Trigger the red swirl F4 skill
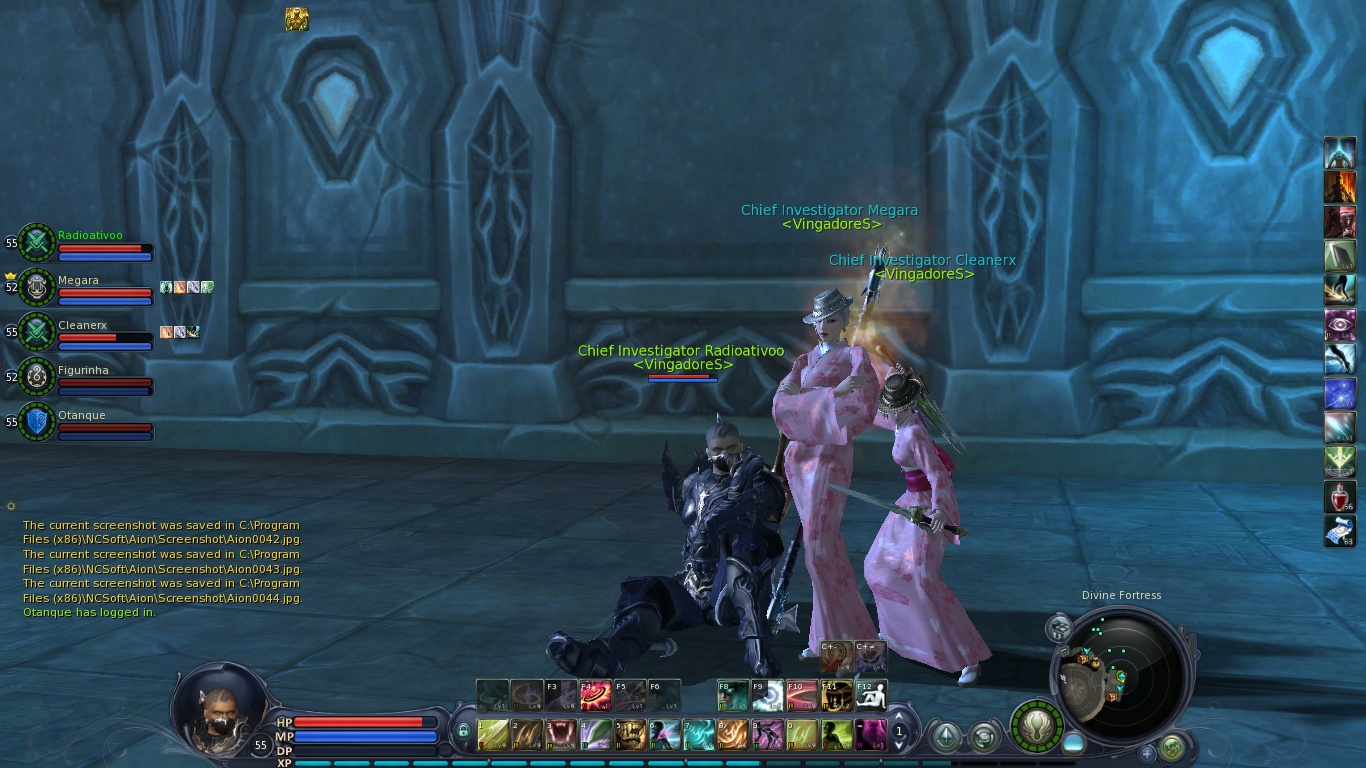 (x=596, y=695)
